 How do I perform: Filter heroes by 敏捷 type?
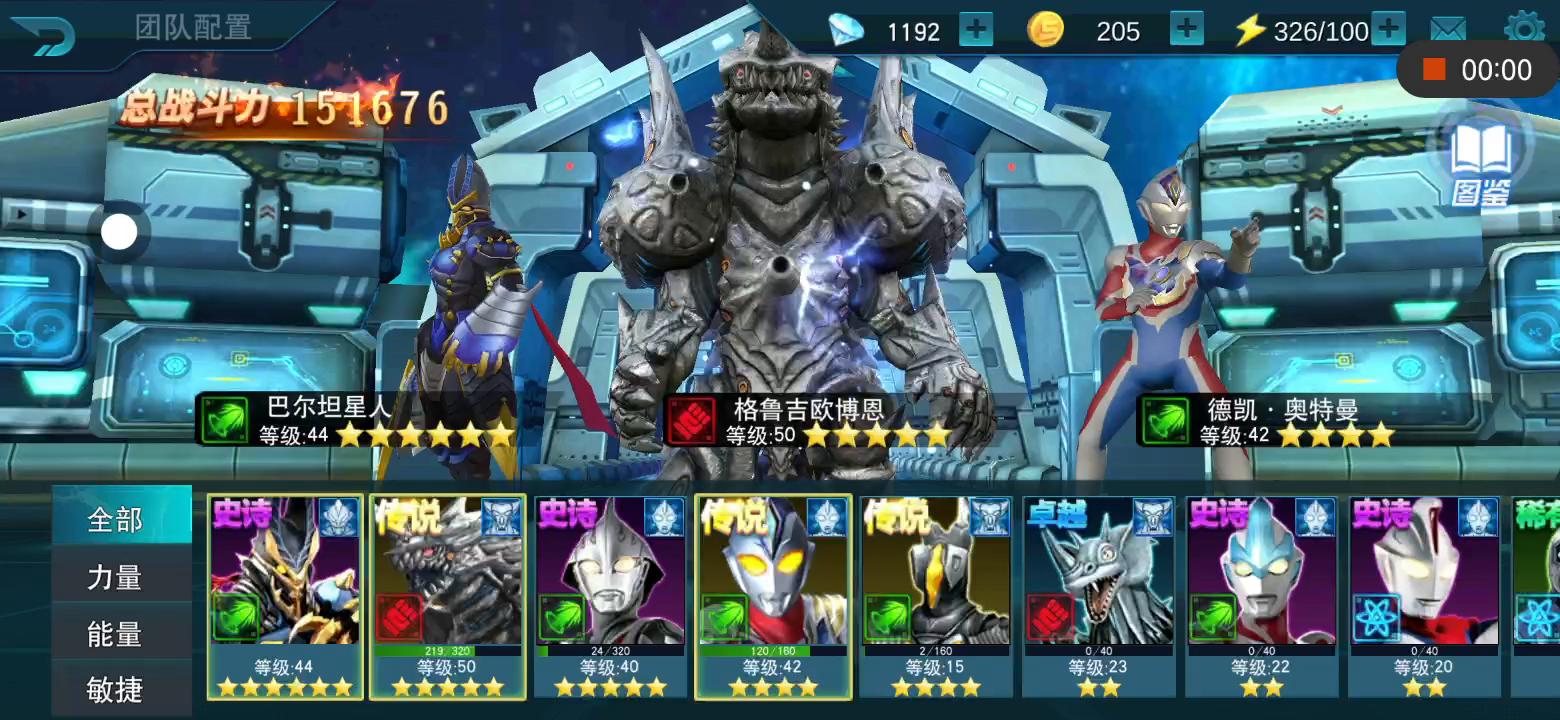point(116,689)
